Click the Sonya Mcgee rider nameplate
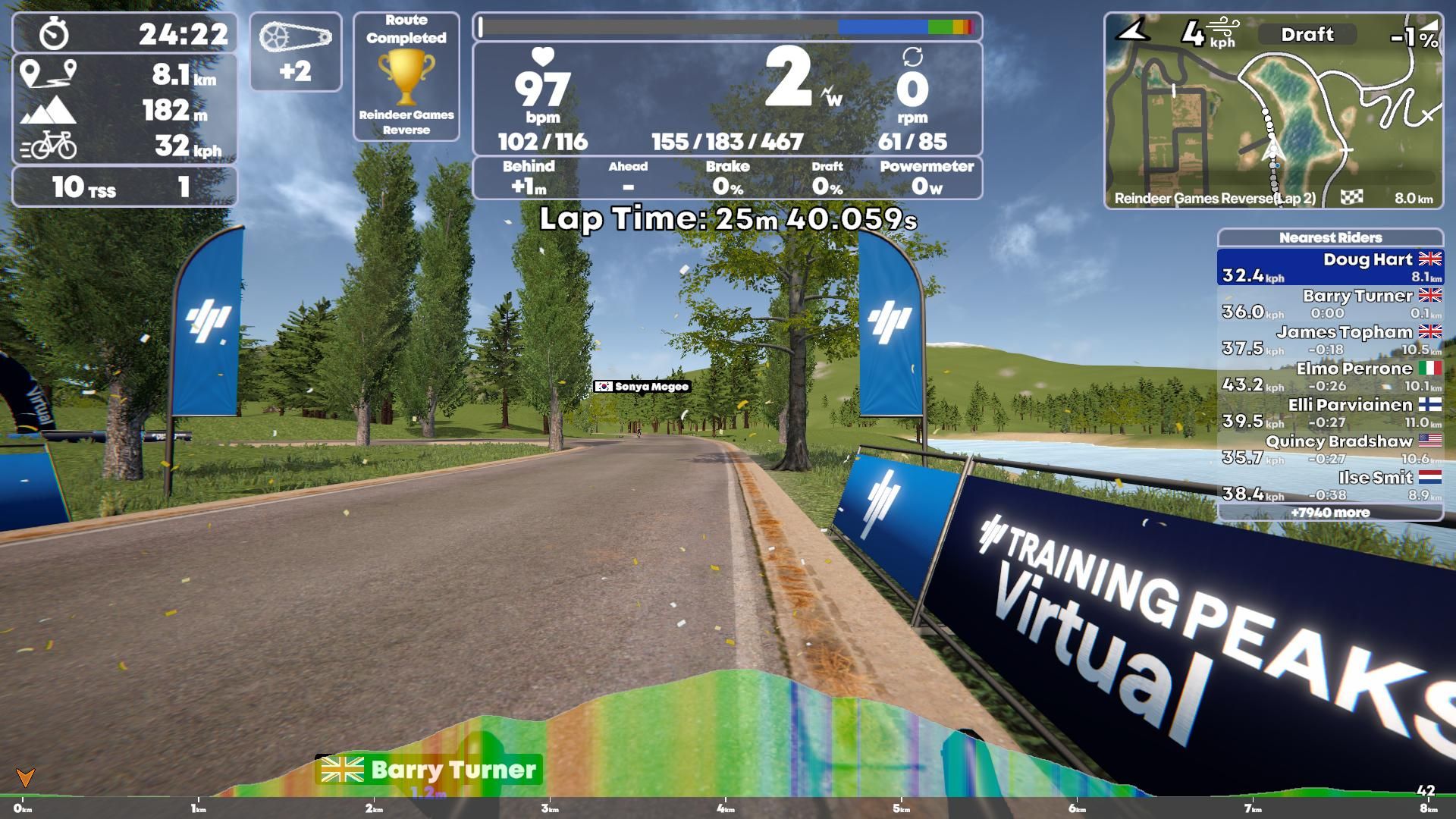 point(642,387)
